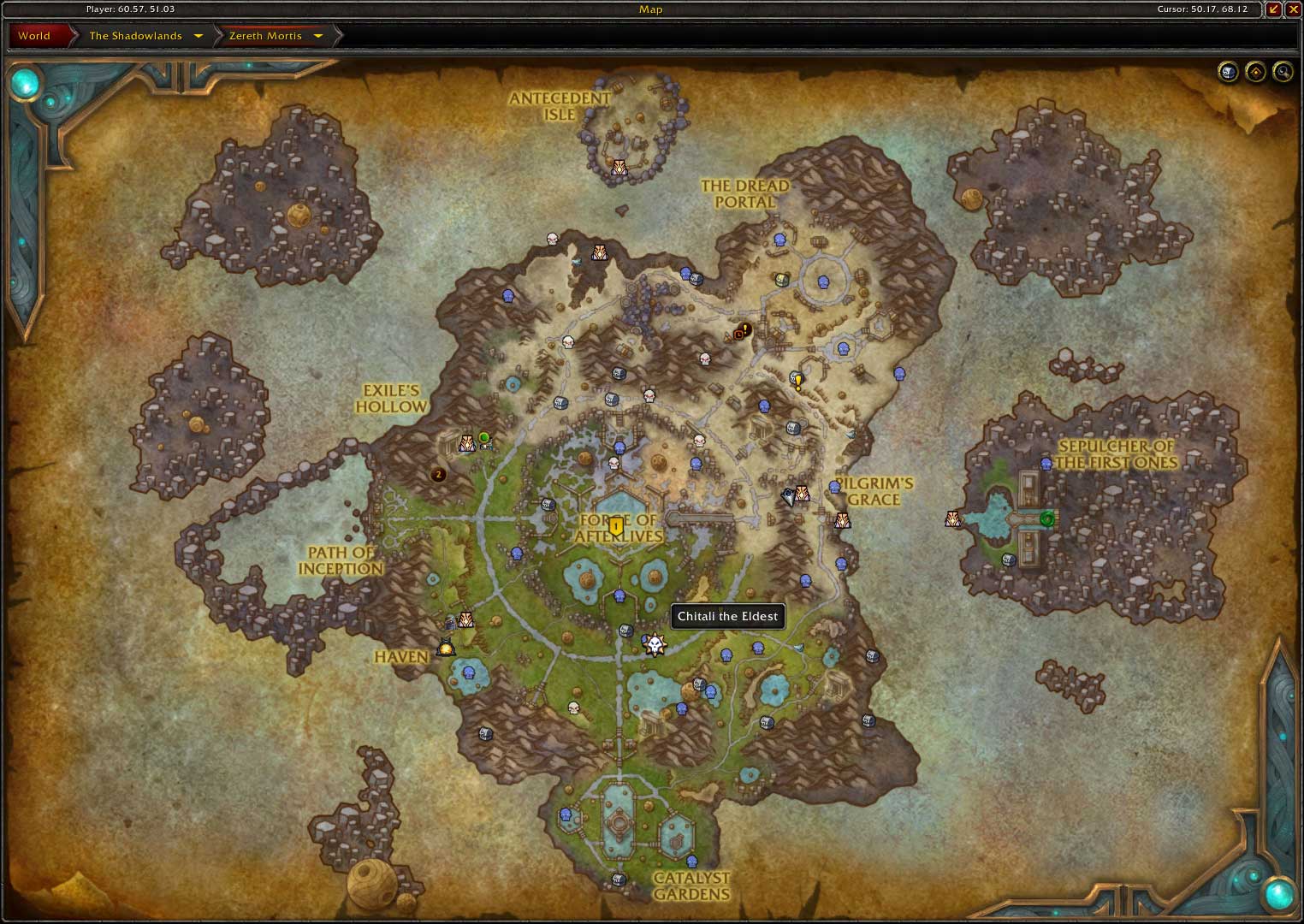Image resolution: width=1304 pixels, height=924 pixels.
Task: Click the dungeon entrance icon on Antecedent Isle
Action: [x=618, y=168]
